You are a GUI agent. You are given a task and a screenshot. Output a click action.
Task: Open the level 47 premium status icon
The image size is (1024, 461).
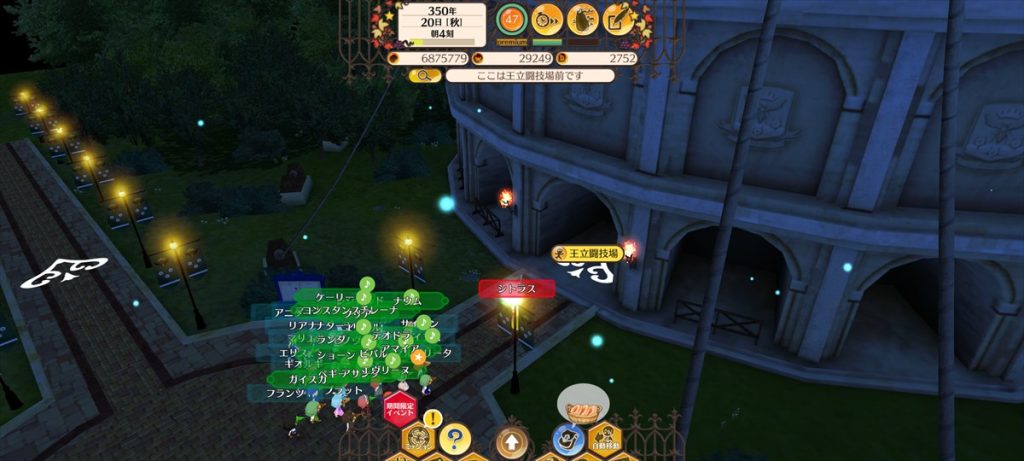tap(512, 18)
